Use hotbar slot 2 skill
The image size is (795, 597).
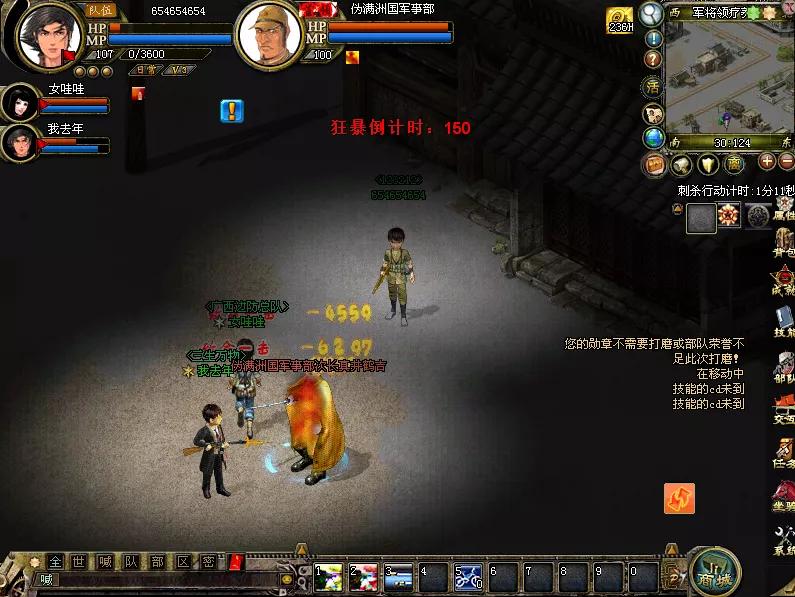[364, 576]
